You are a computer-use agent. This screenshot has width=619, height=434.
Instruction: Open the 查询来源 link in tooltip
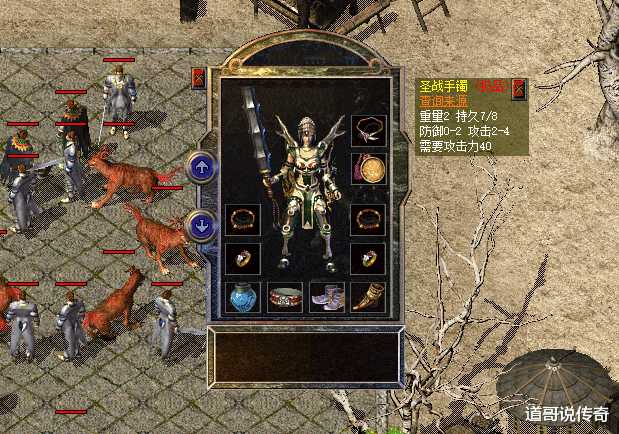pos(441,102)
